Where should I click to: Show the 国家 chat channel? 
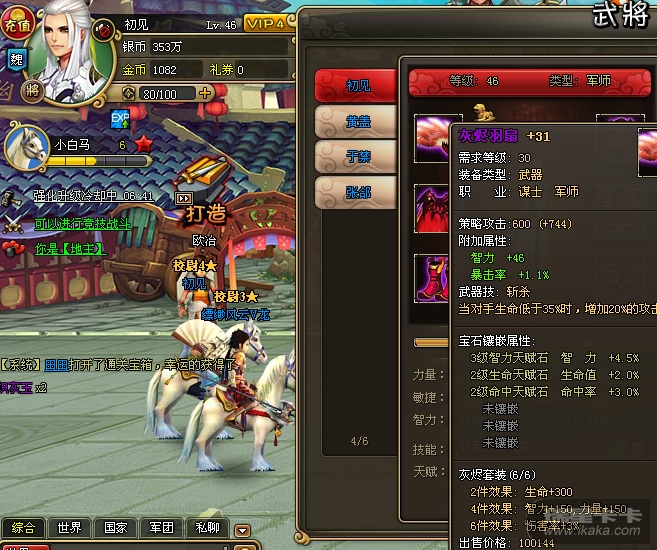click(115, 527)
